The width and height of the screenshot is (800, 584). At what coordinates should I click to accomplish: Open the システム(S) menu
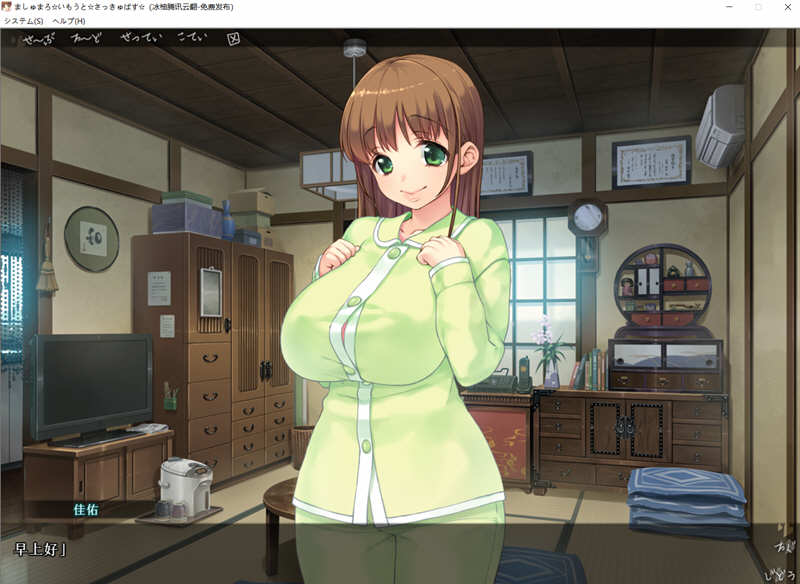coord(23,21)
